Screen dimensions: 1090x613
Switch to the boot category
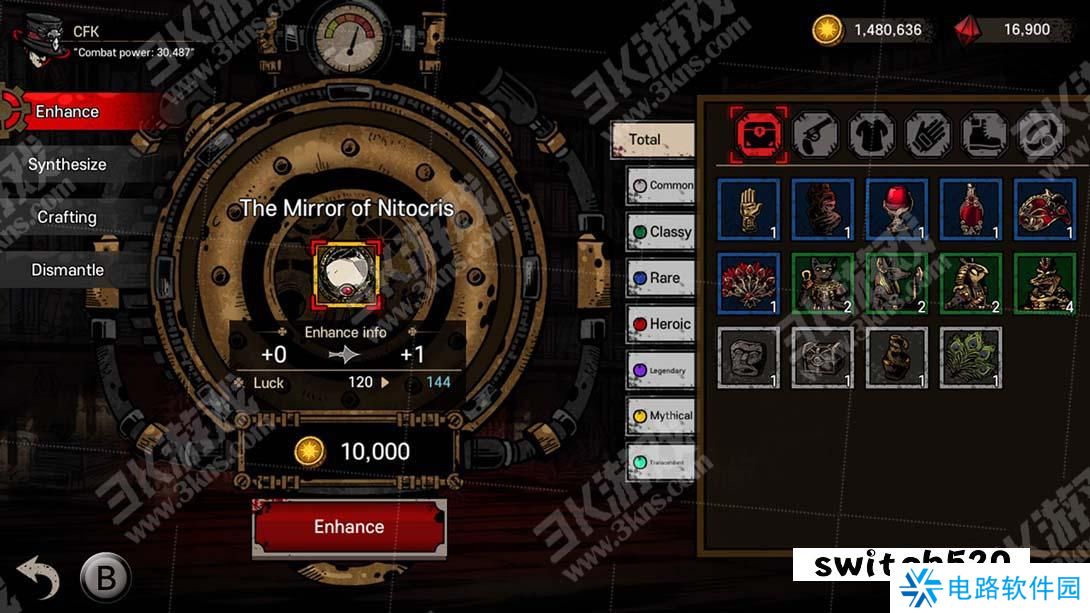pos(983,133)
